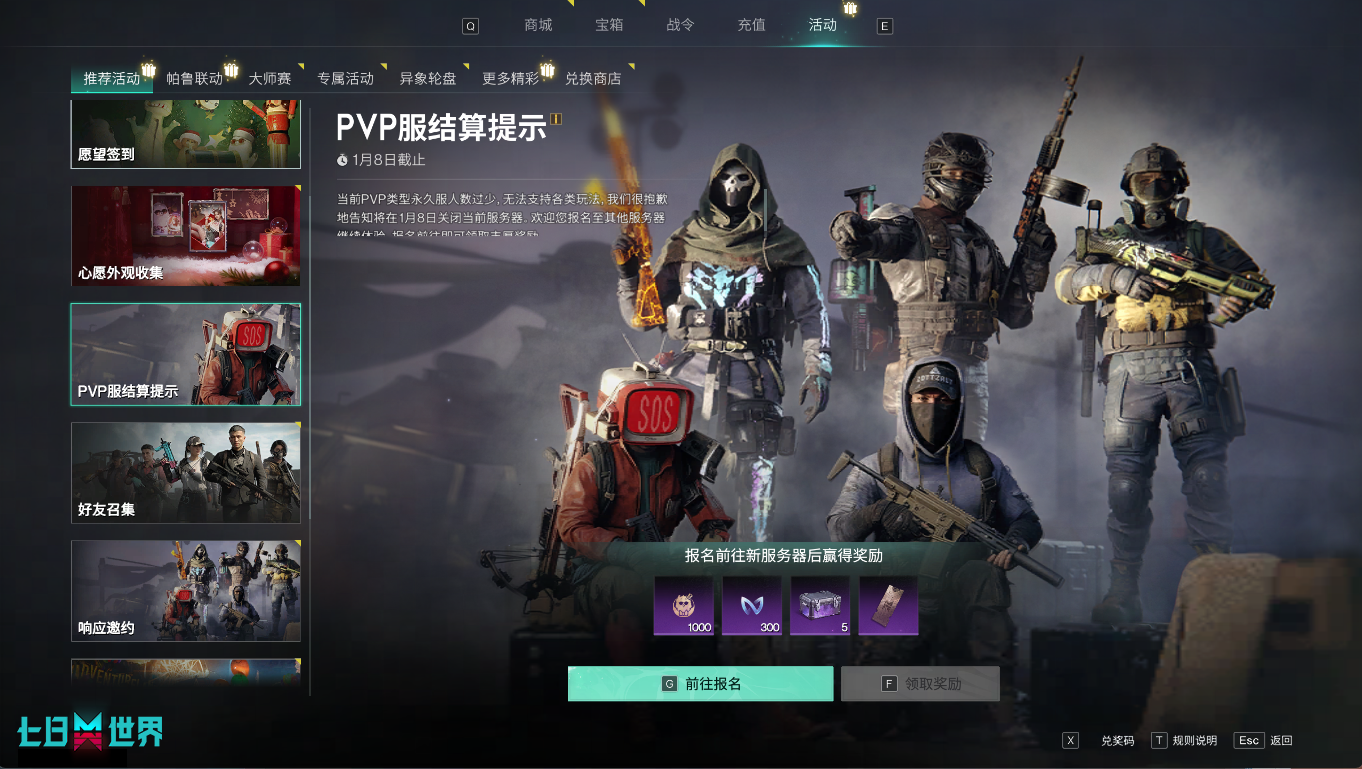Click the gift icon on 推荐活动 tab
Image resolution: width=1362 pixels, height=769 pixels.
148,70
